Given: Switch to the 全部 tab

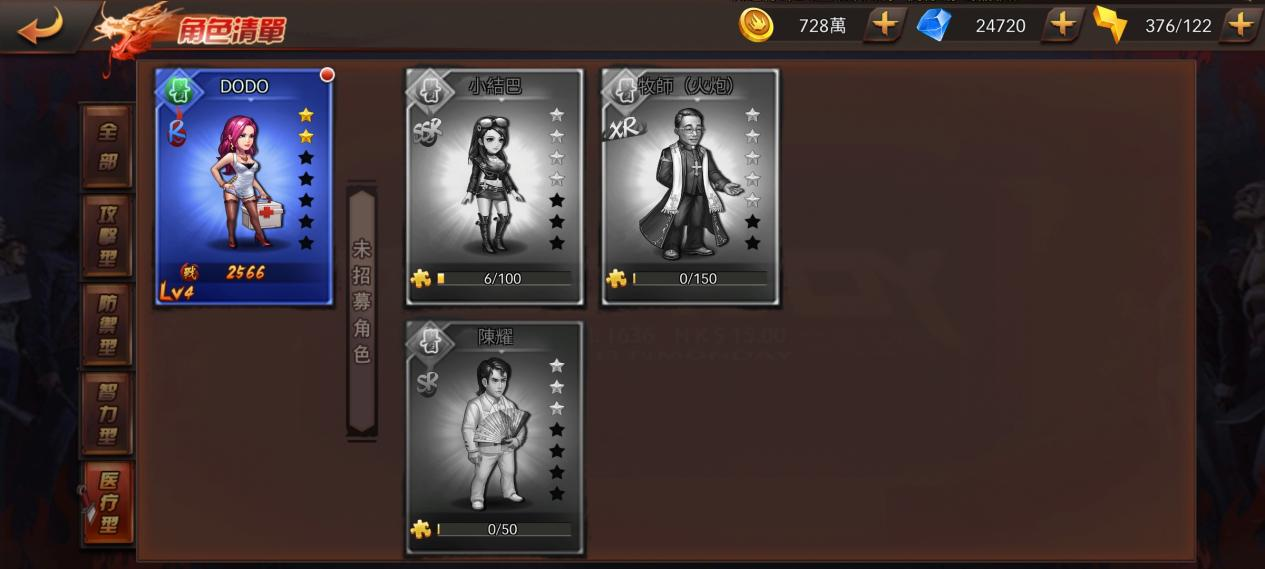Looking at the screenshot, I should (x=107, y=147).
